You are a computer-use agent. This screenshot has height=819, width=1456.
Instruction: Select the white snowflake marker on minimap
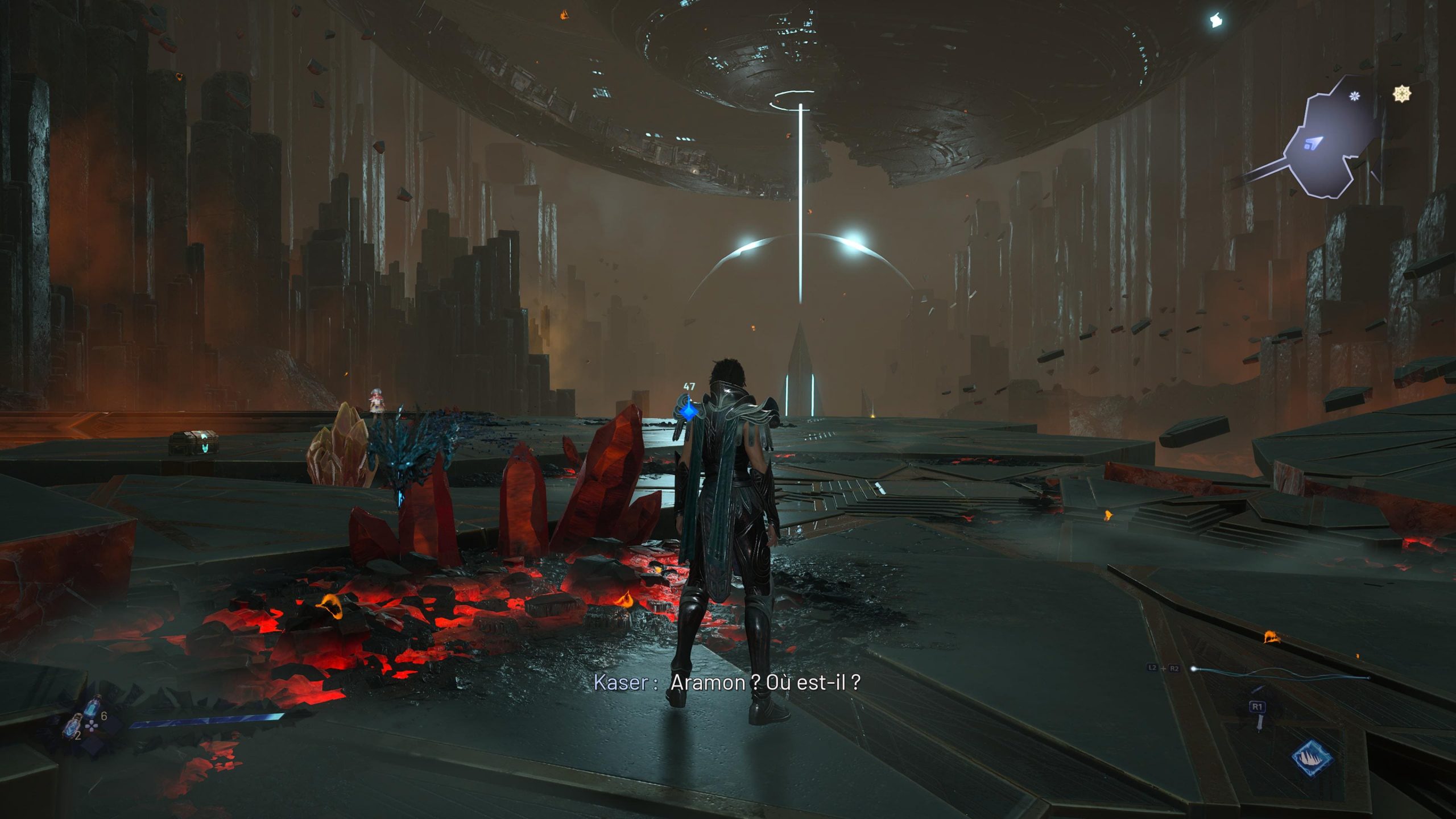pos(1355,96)
